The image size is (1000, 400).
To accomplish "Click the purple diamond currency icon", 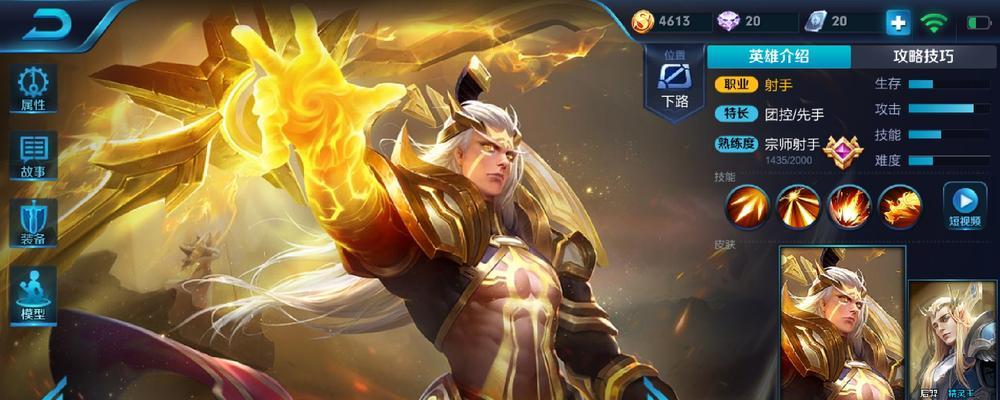I will click(x=727, y=21).
